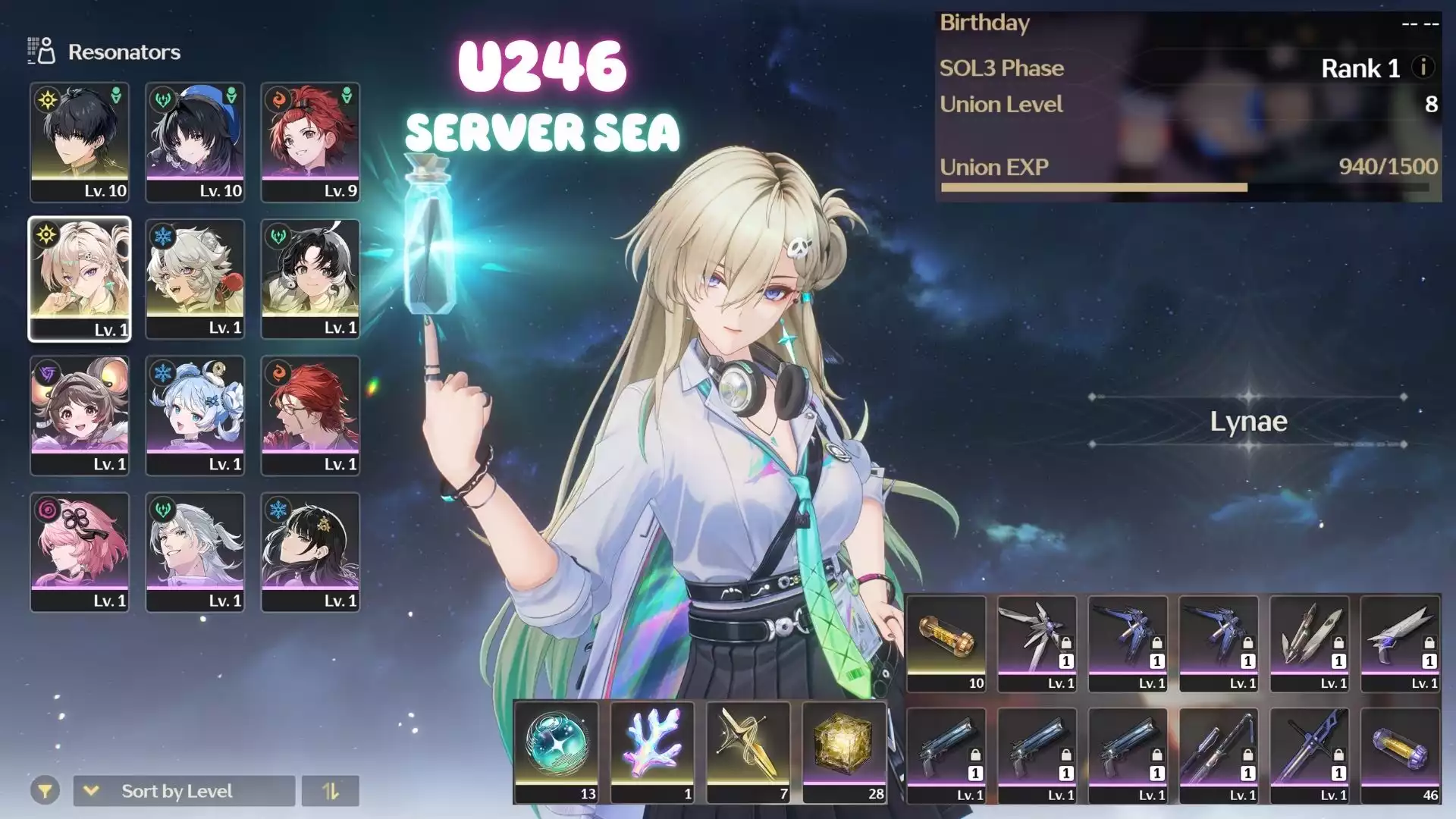This screenshot has width=1456, height=819.
Task: Open the Resonators panel header icon
Action: [x=42, y=51]
